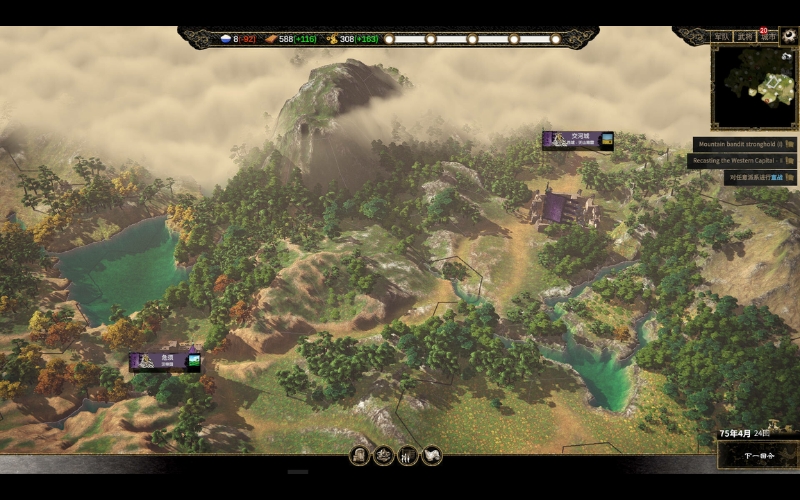Image resolution: width=800 pixels, height=500 pixels.
Task: Open the 武将 (Generals) tab
Action: (x=745, y=37)
